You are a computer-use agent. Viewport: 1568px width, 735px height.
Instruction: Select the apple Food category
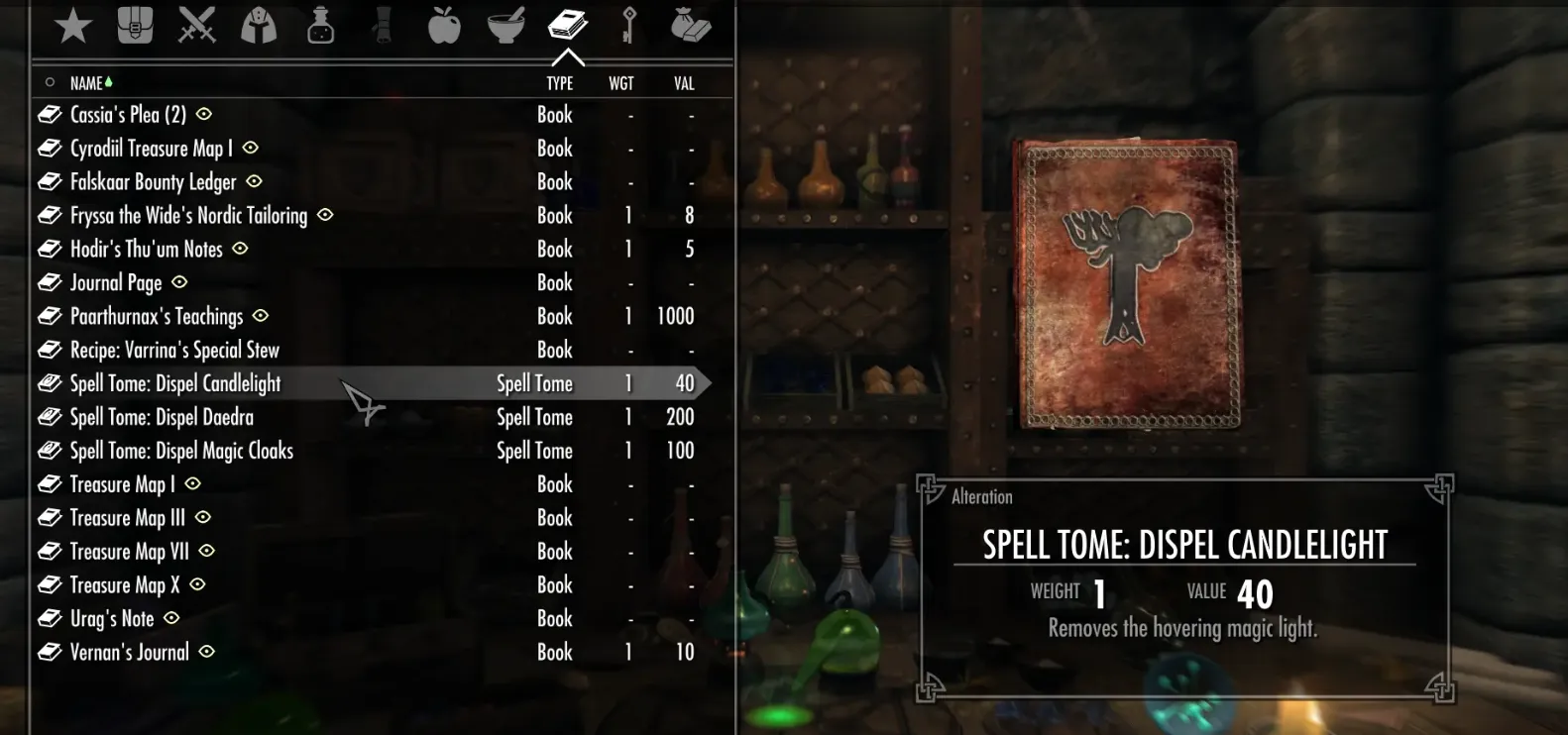pyautogui.click(x=444, y=26)
